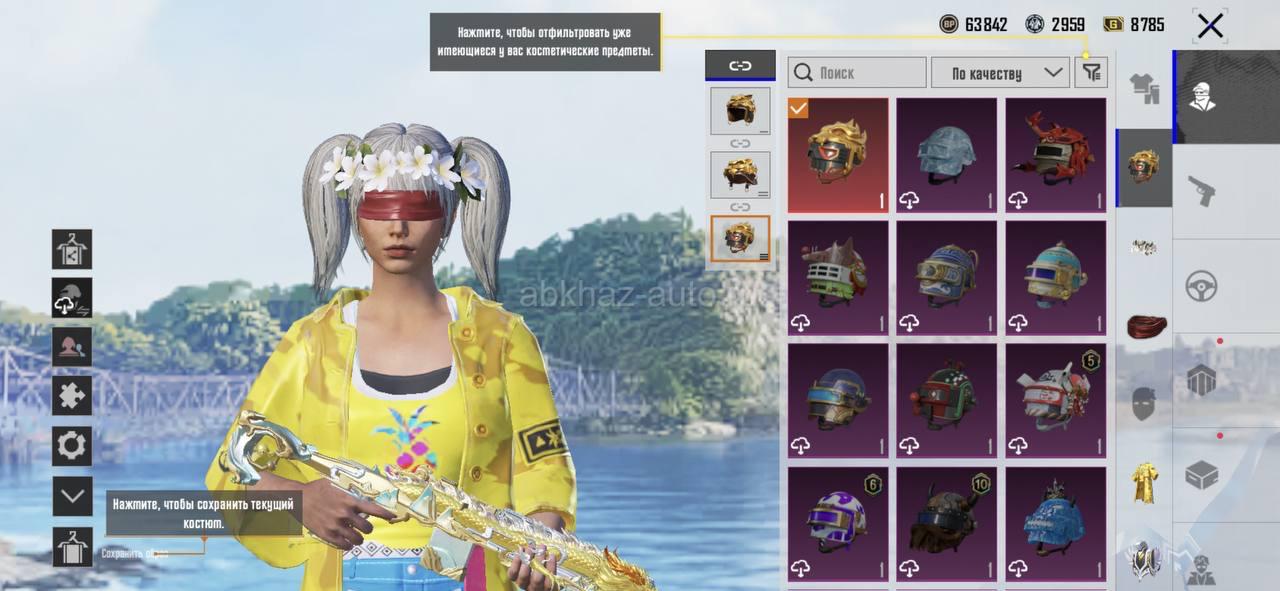Choose the icy blue helmet skin
Image resolution: width=1280 pixels, height=591 pixels.
coord(946,155)
